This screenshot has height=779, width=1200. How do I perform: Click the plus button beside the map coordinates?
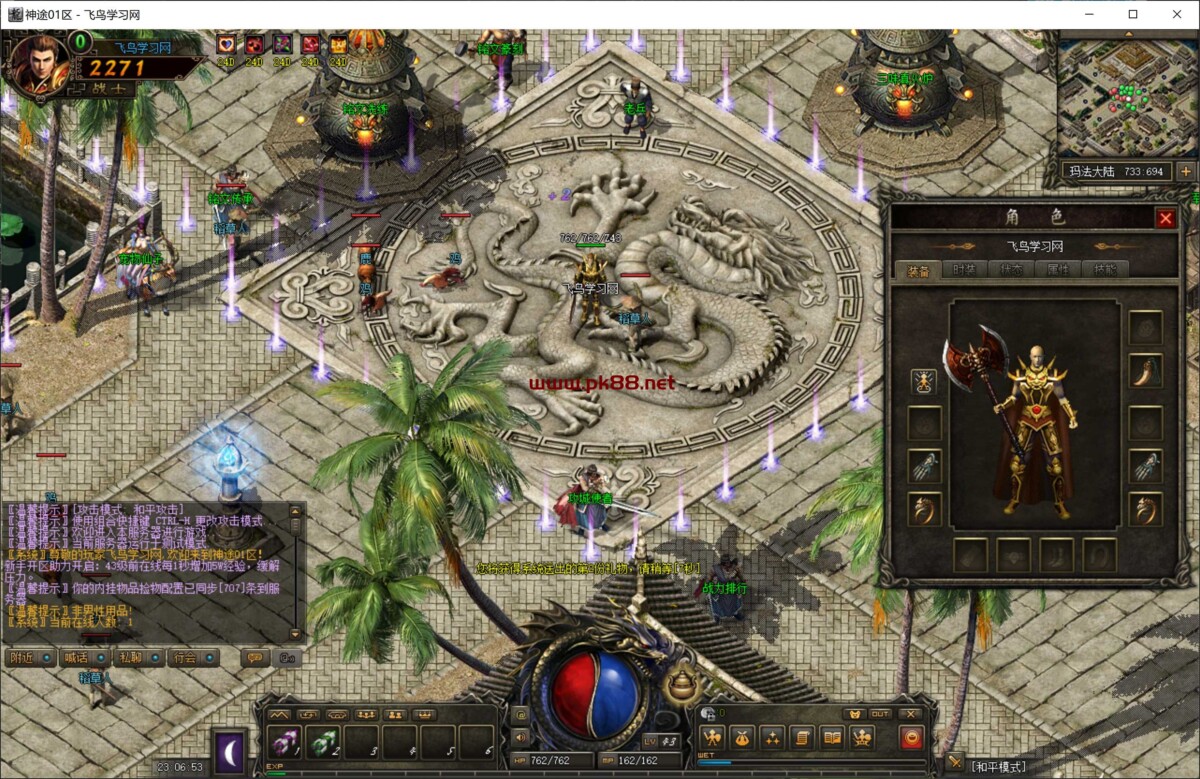pyautogui.click(x=1186, y=171)
